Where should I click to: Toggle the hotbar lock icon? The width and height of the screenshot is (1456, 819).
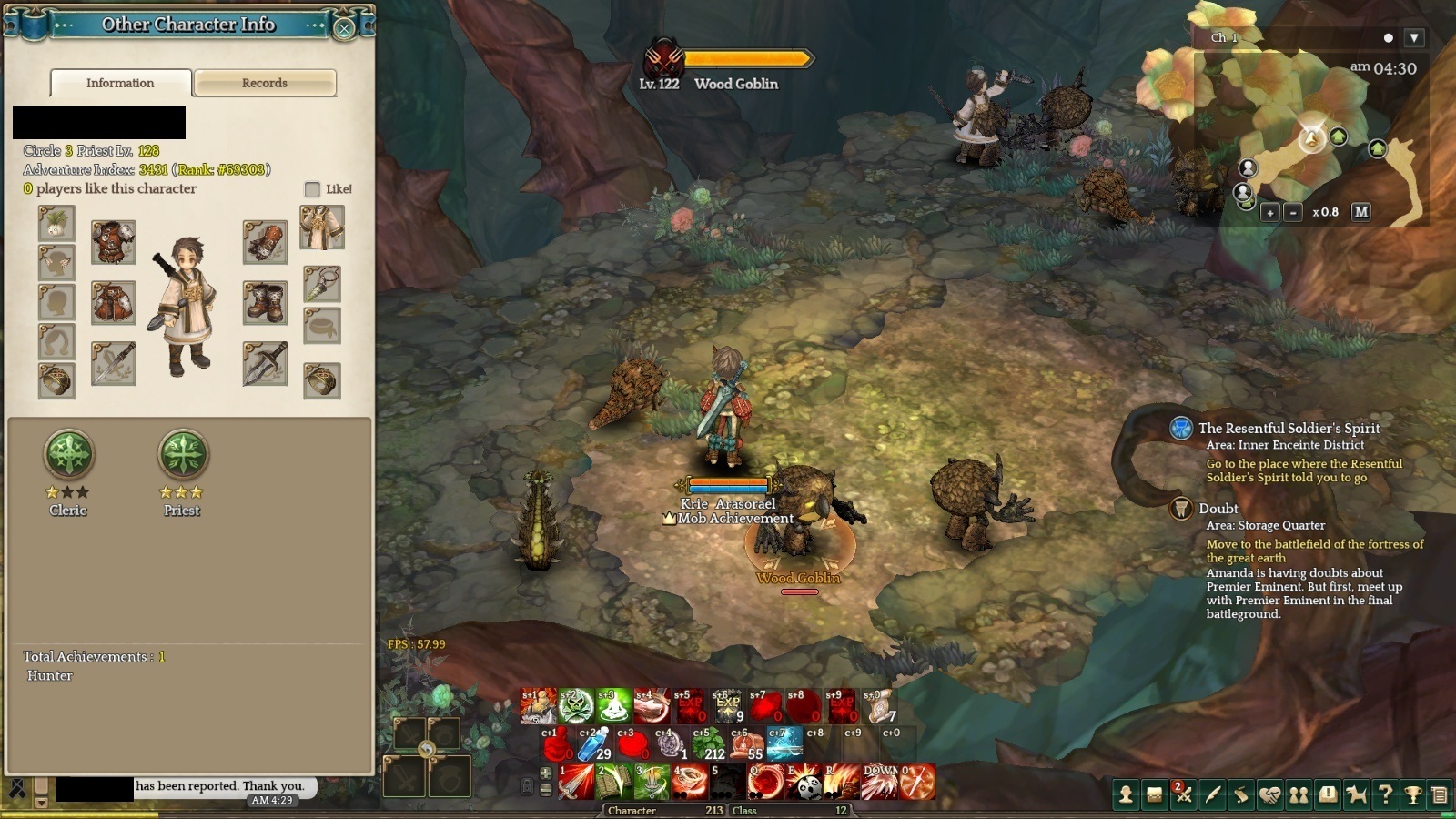[526, 784]
